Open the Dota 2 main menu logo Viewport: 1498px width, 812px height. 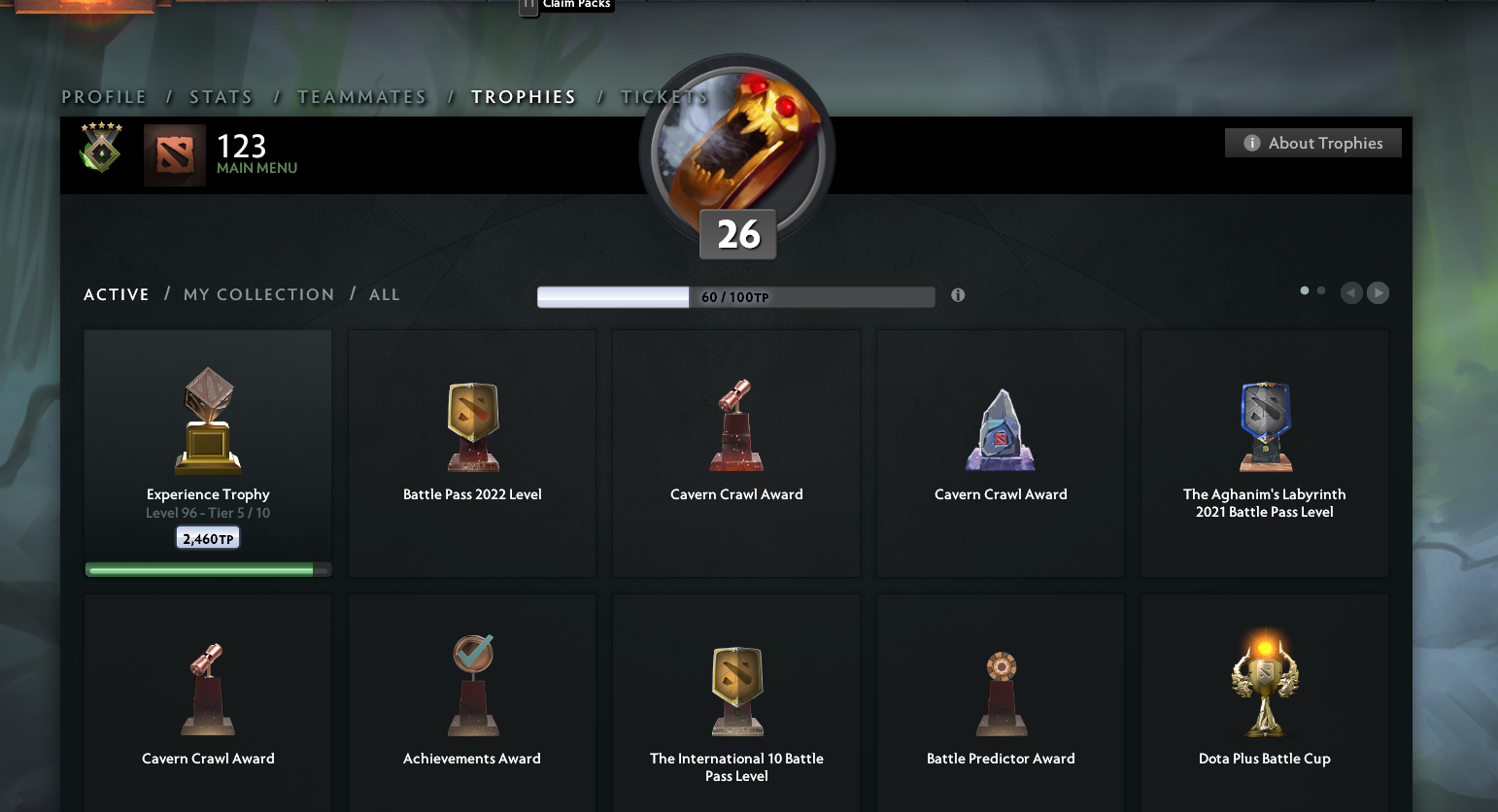[x=176, y=155]
